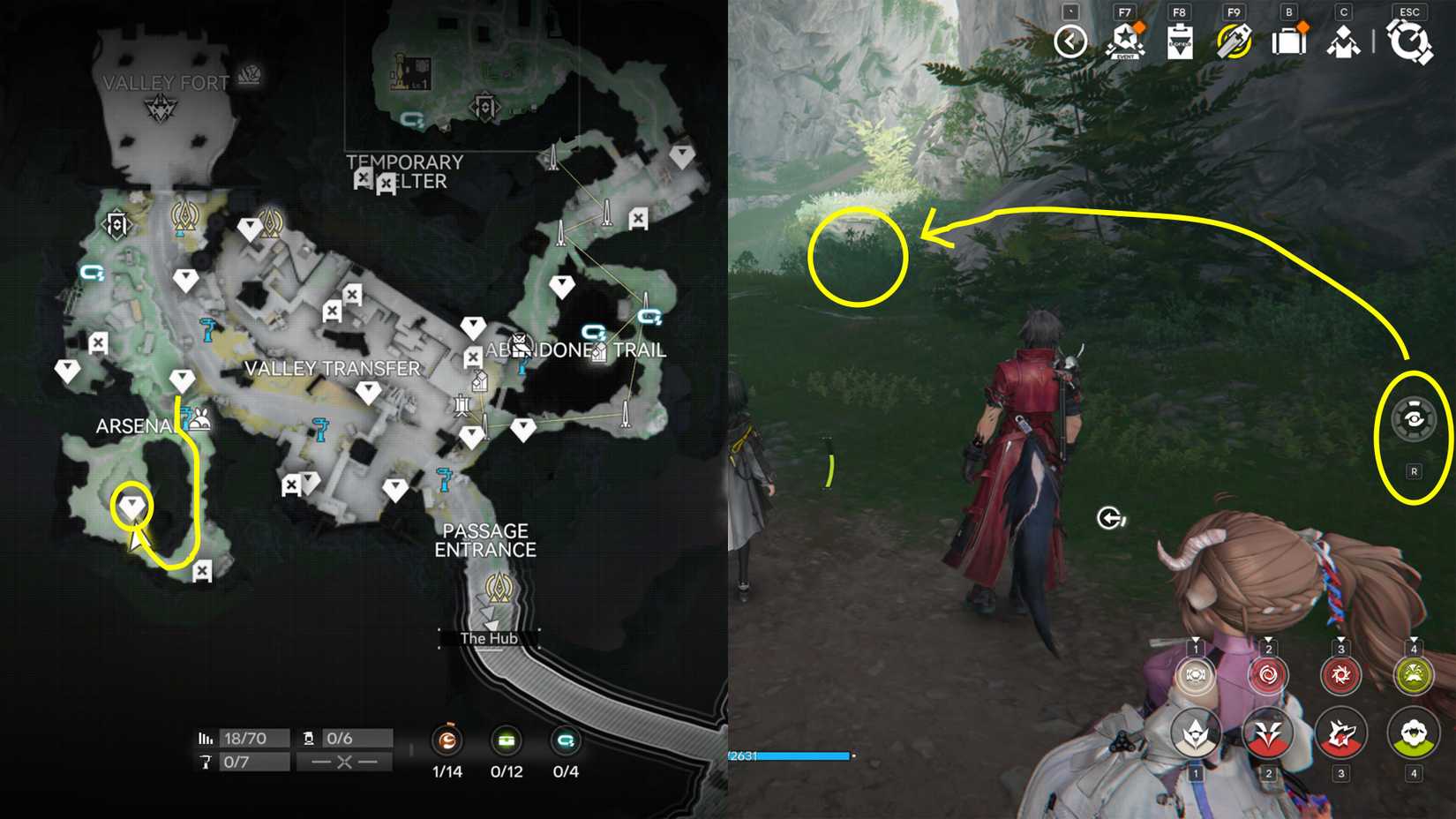Open the Event panel with the star icon
Image resolution: width=1456 pixels, height=819 pixels.
(1122, 40)
